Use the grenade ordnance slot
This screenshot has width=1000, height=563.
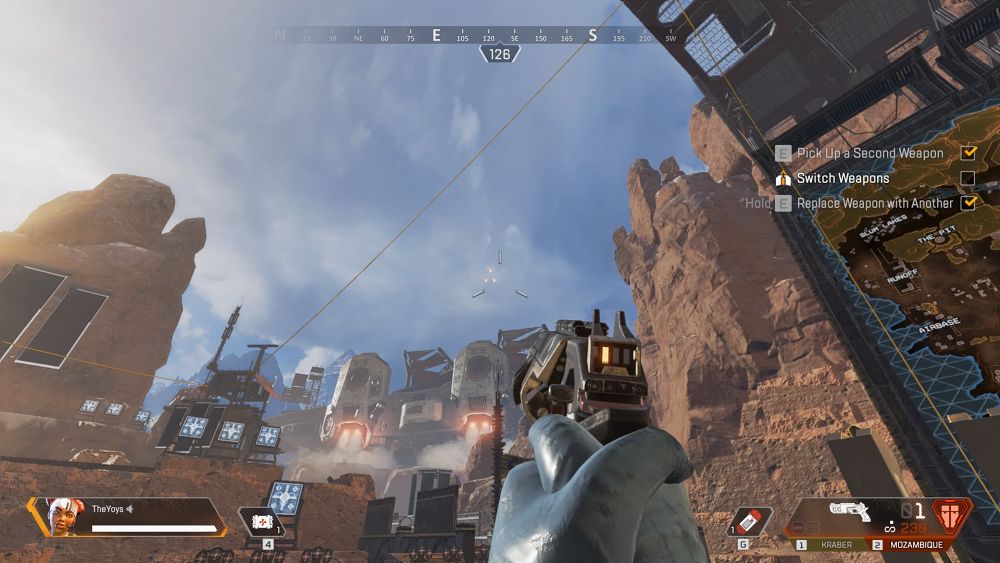click(750, 521)
